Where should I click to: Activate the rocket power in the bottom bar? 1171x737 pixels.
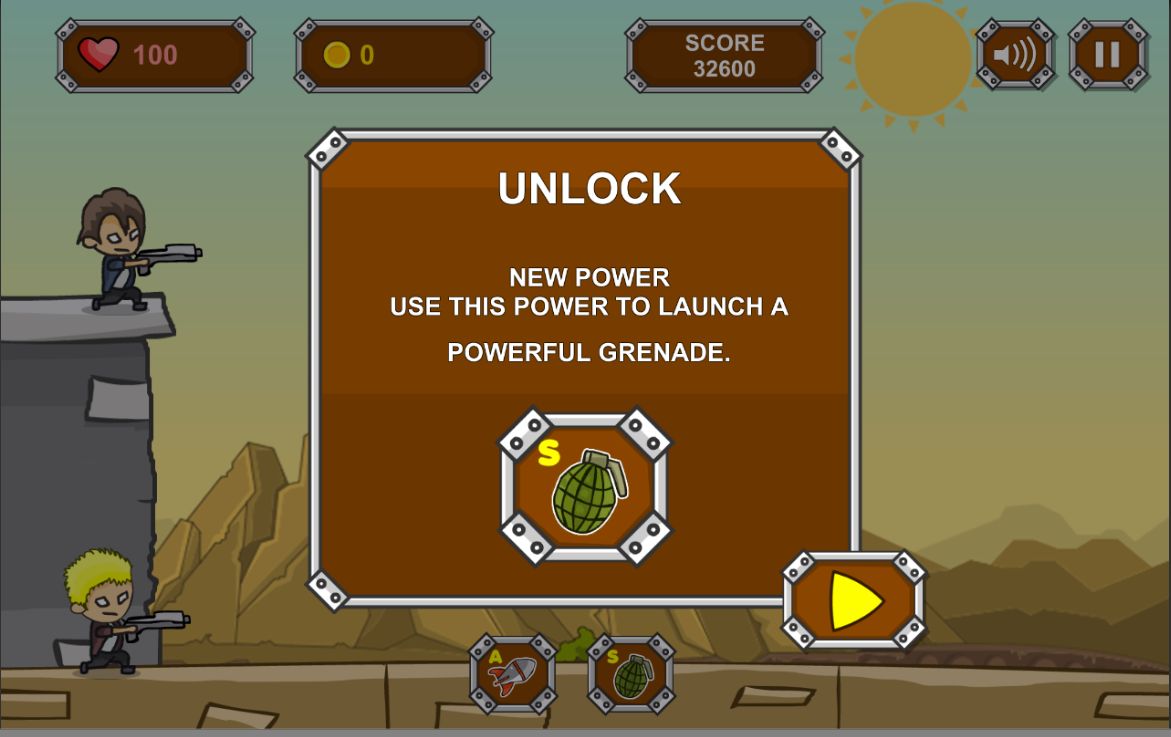513,674
